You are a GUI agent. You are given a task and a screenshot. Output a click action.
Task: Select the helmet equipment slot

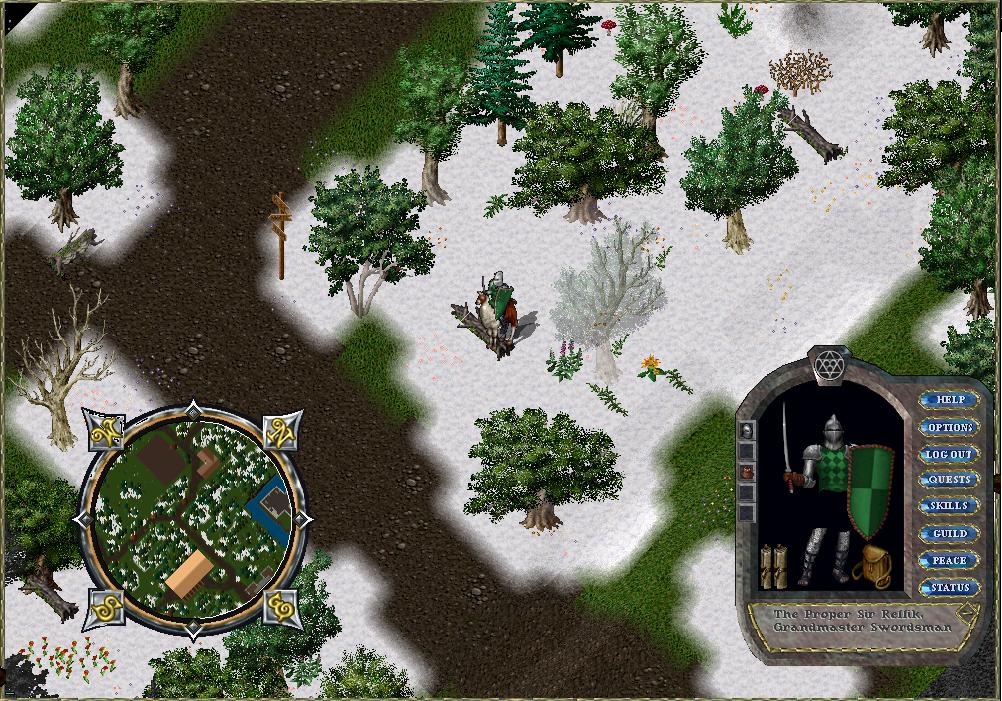tap(746, 431)
